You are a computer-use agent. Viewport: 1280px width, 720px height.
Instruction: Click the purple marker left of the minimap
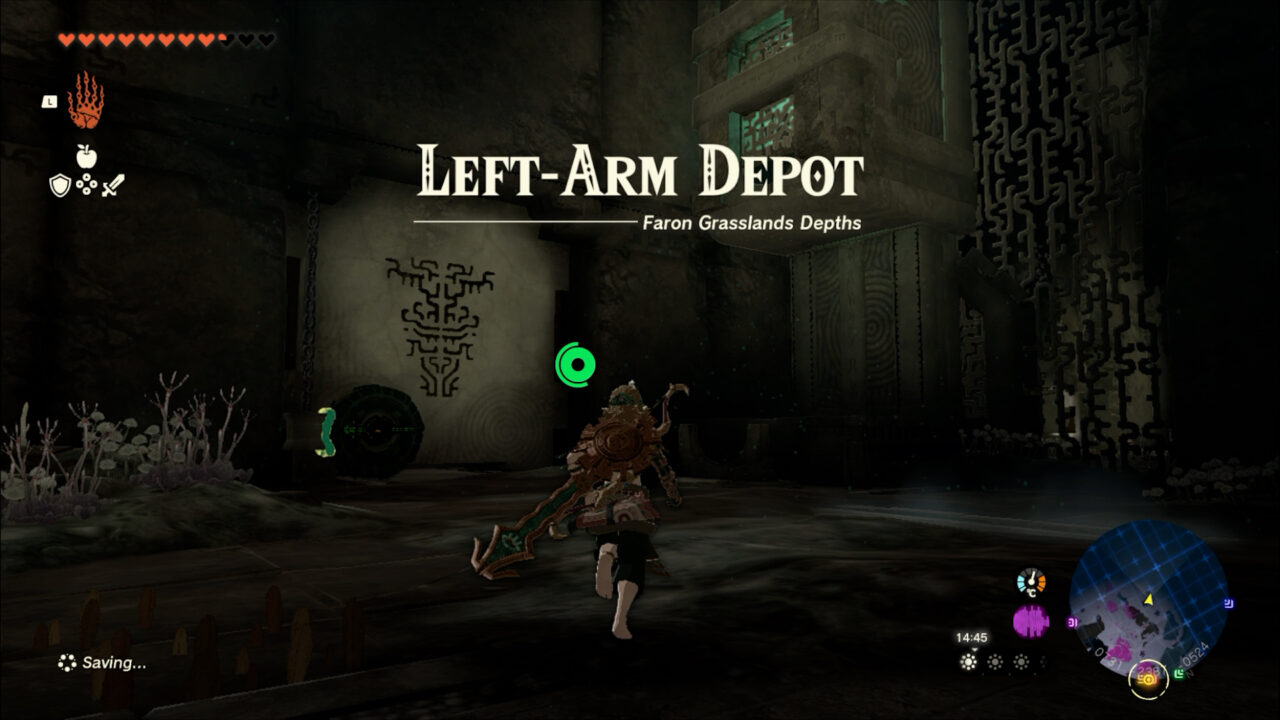tap(1072, 621)
